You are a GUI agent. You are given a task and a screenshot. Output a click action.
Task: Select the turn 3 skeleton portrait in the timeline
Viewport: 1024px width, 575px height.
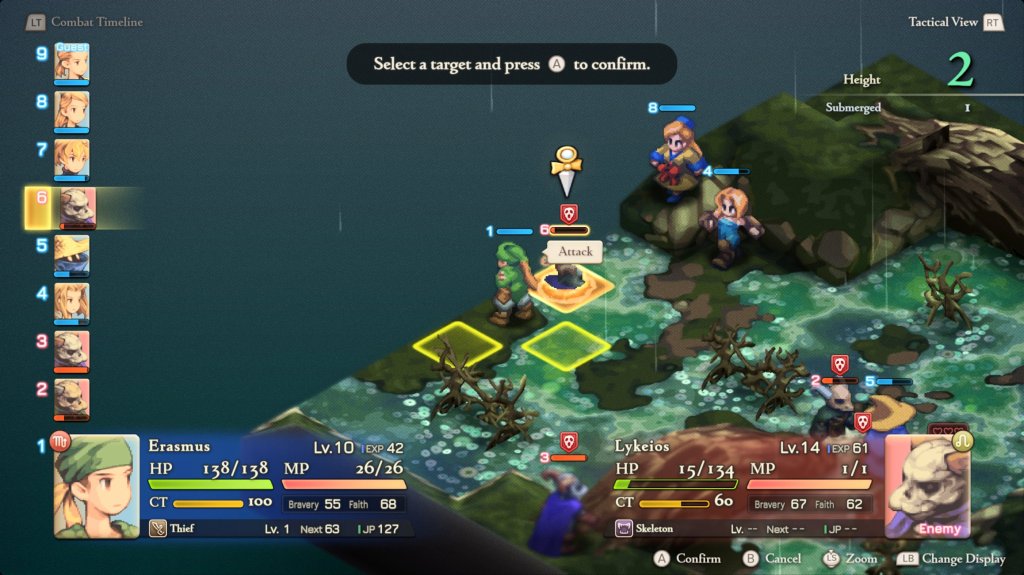coord(72,351)
